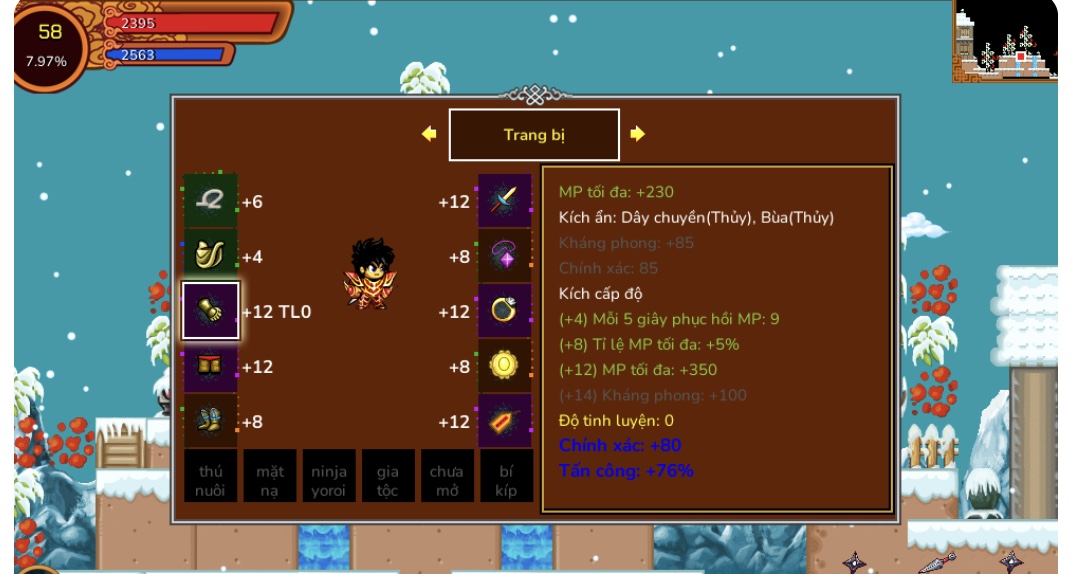Viewport: 1071px width, 574px height.
Task: Open the bí kíp slot
Action: (505, 480)
